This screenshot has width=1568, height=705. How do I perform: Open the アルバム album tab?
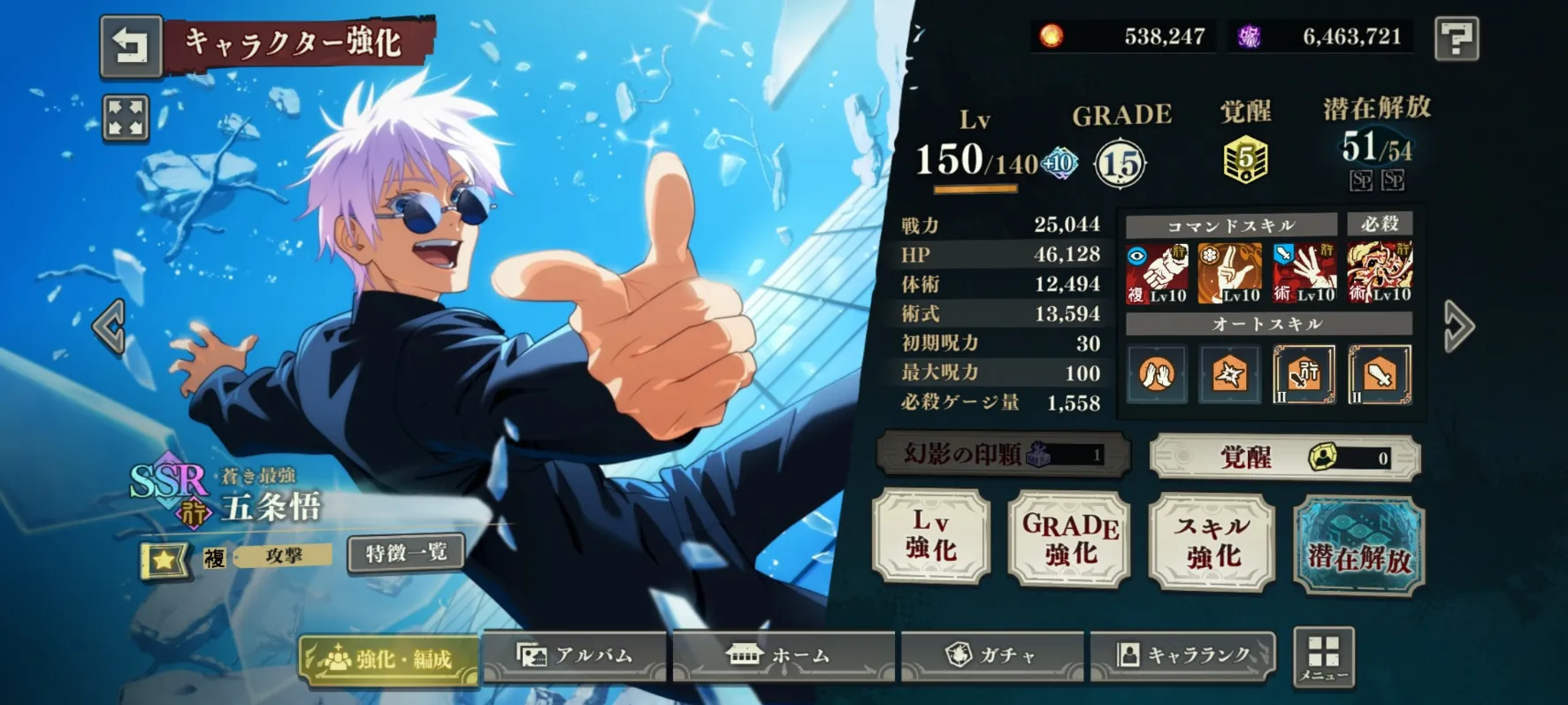coord(575,656)
